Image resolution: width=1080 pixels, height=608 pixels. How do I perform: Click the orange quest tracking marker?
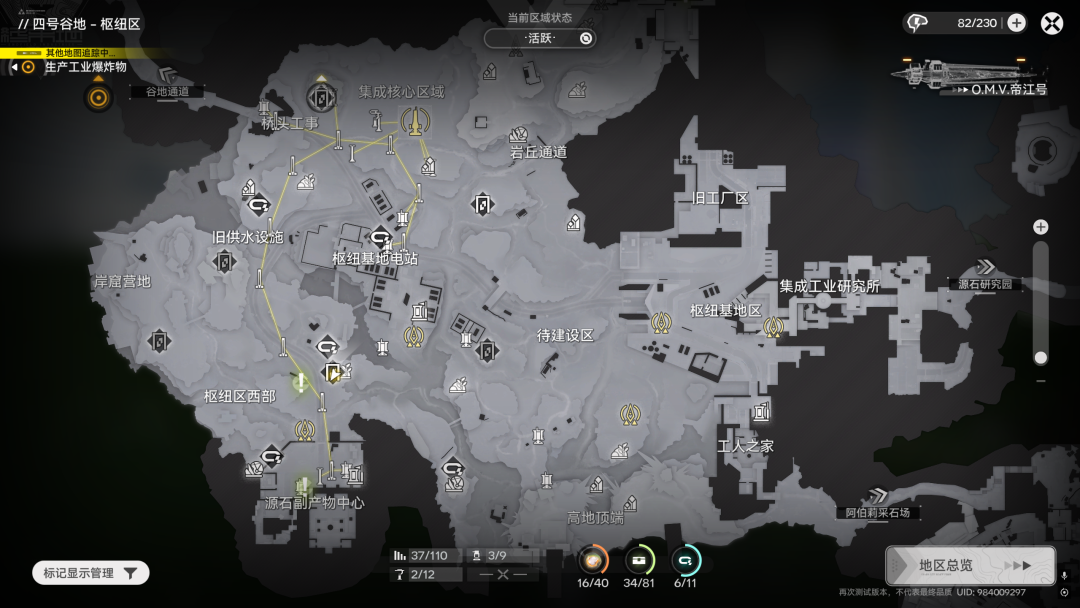click(98, 97)
